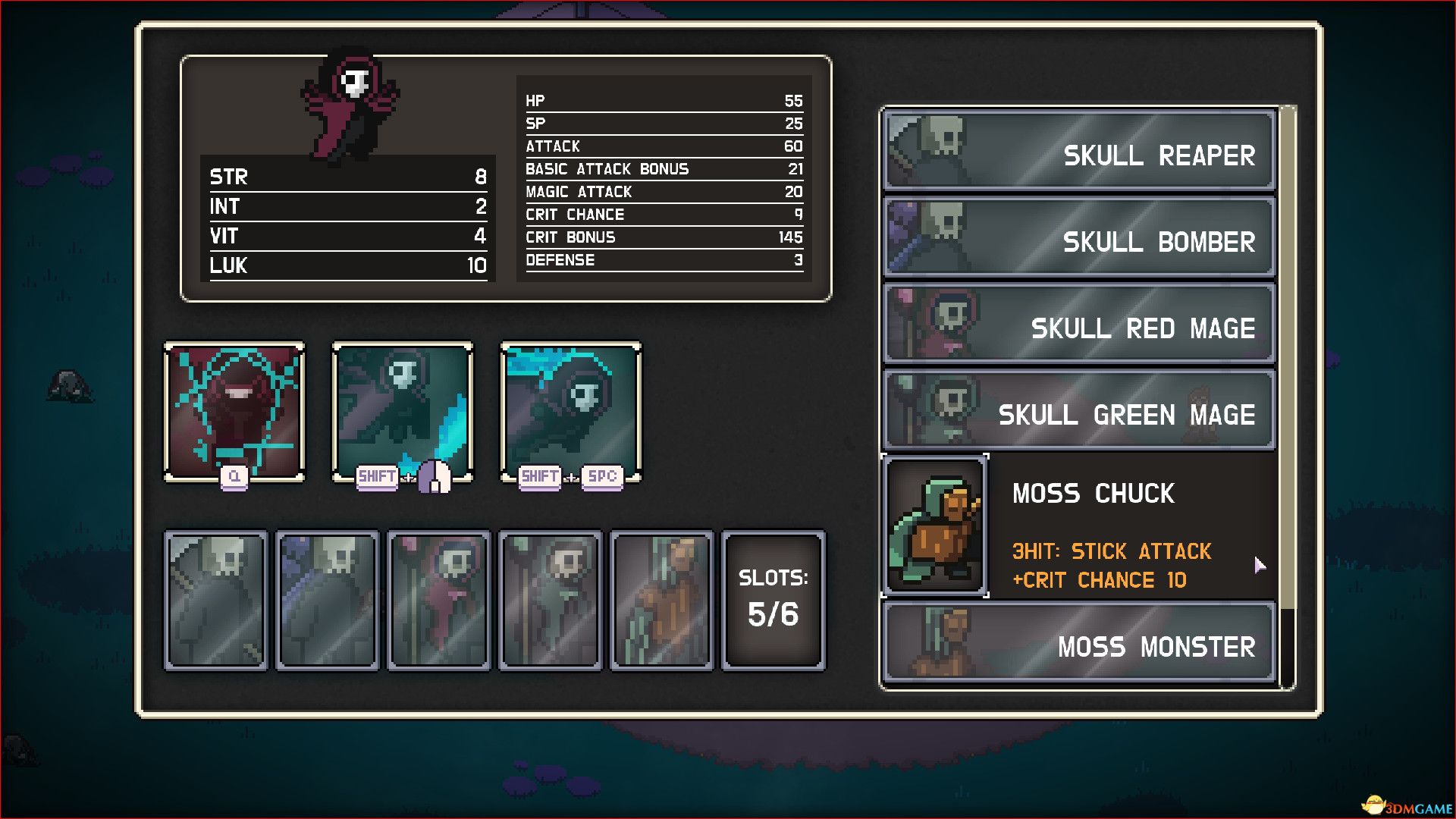1456x819 pixels.
Task: Choose Moss Monster from the list
Action: coord(1079,642)
